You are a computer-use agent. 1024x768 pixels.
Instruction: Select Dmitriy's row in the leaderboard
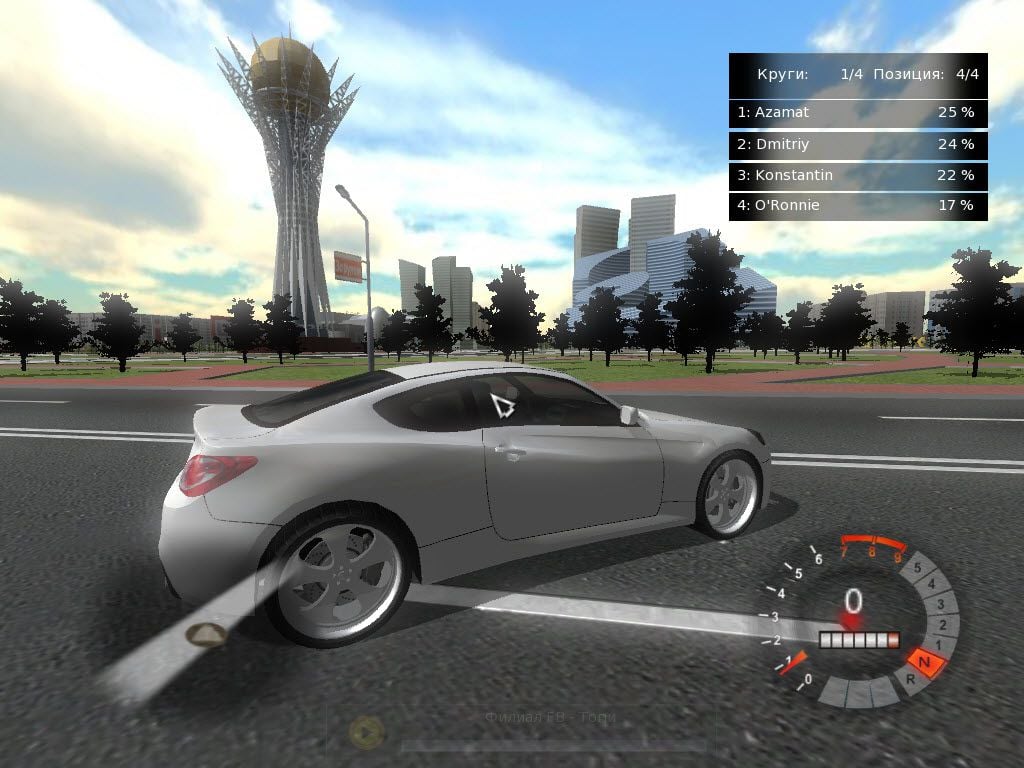pyautogui.click(x=857, y=145)
